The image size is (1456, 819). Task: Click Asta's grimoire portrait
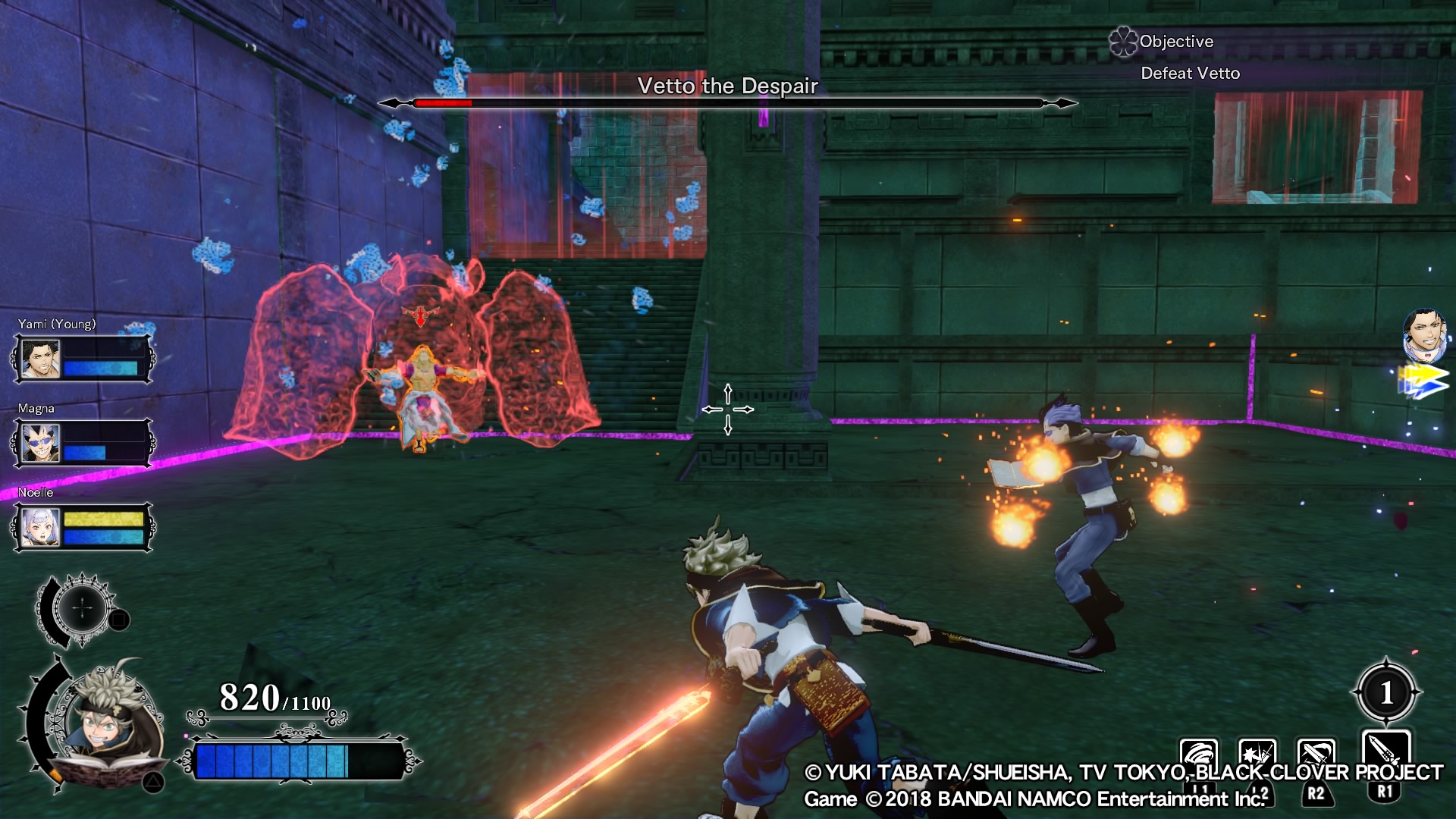pyautogui.click(x=110, y=724)
